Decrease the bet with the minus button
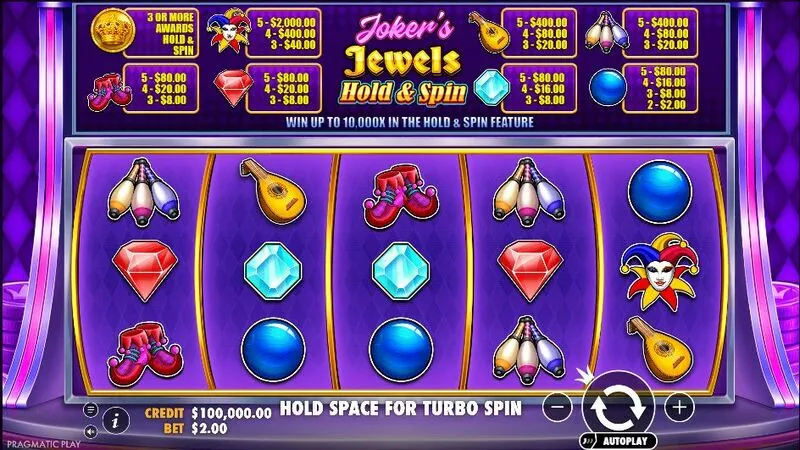Image resolution: width=800 pixels, height=450 pixels. [559, 407]
